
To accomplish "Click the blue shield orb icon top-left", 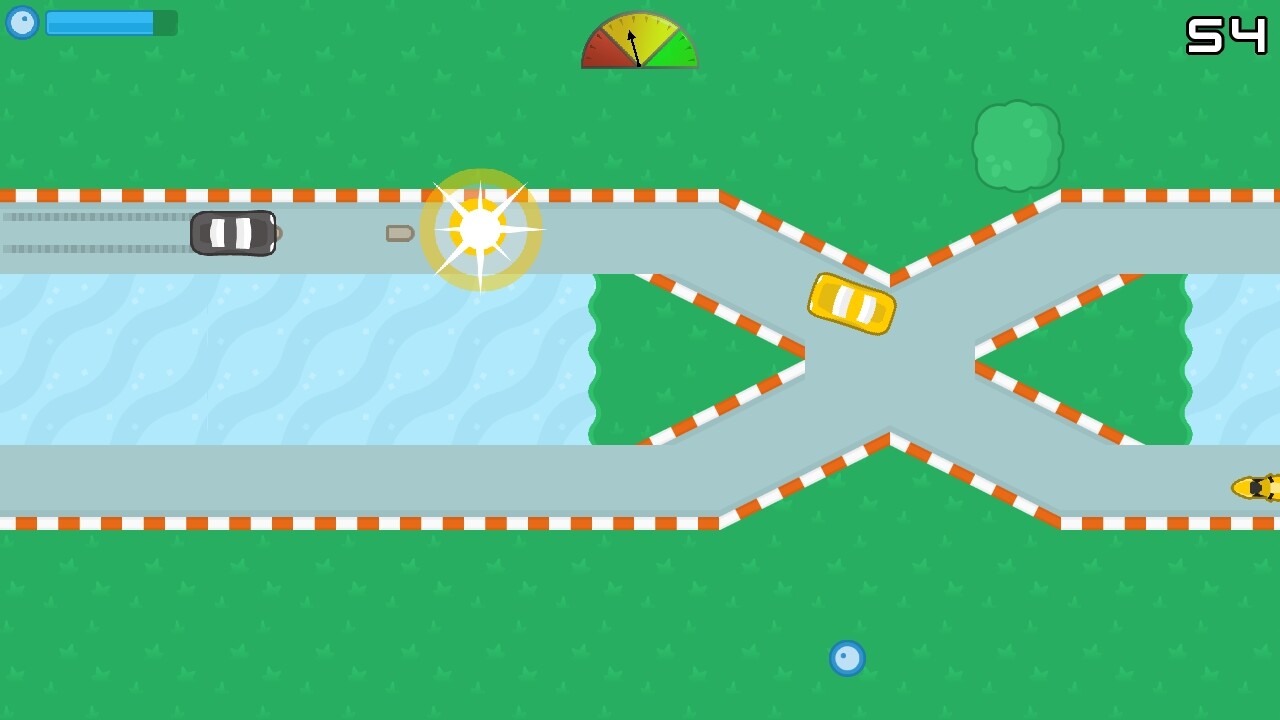I will coord(22,22).
